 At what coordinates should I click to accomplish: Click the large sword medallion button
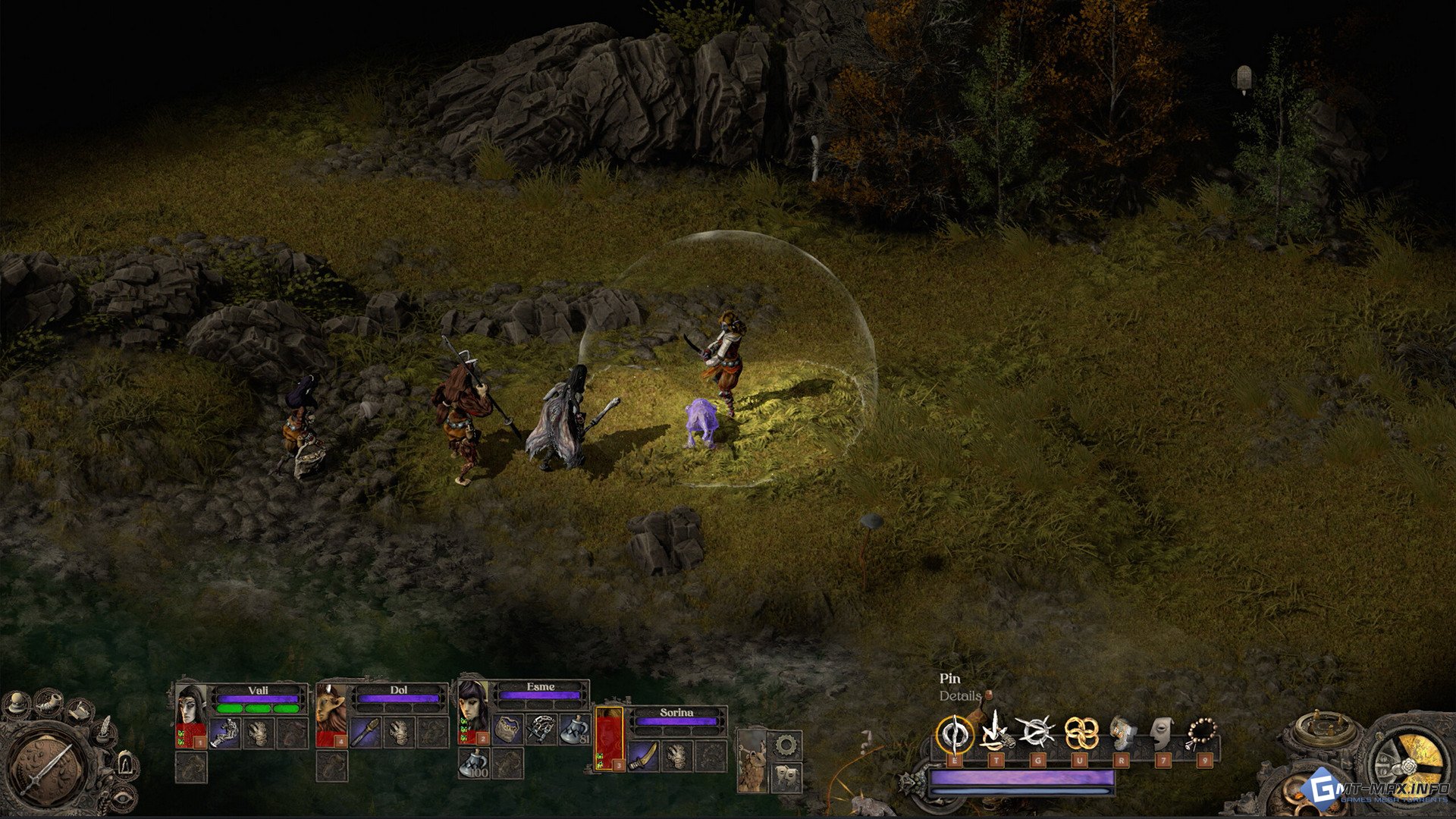(x=47, y=766)
